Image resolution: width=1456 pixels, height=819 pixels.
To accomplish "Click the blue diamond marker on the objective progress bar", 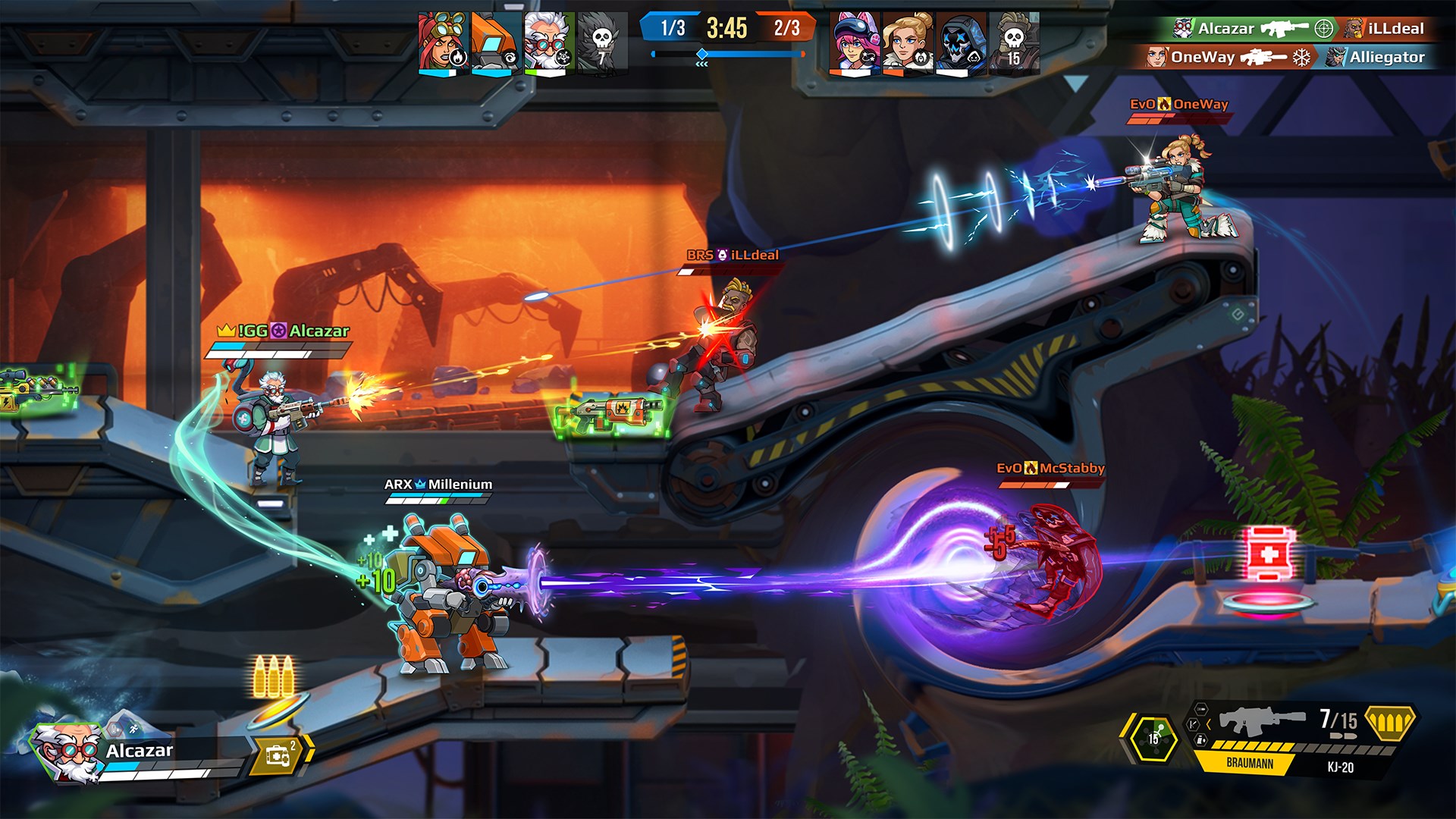I will pyautogui.click(x=702, y=53).
